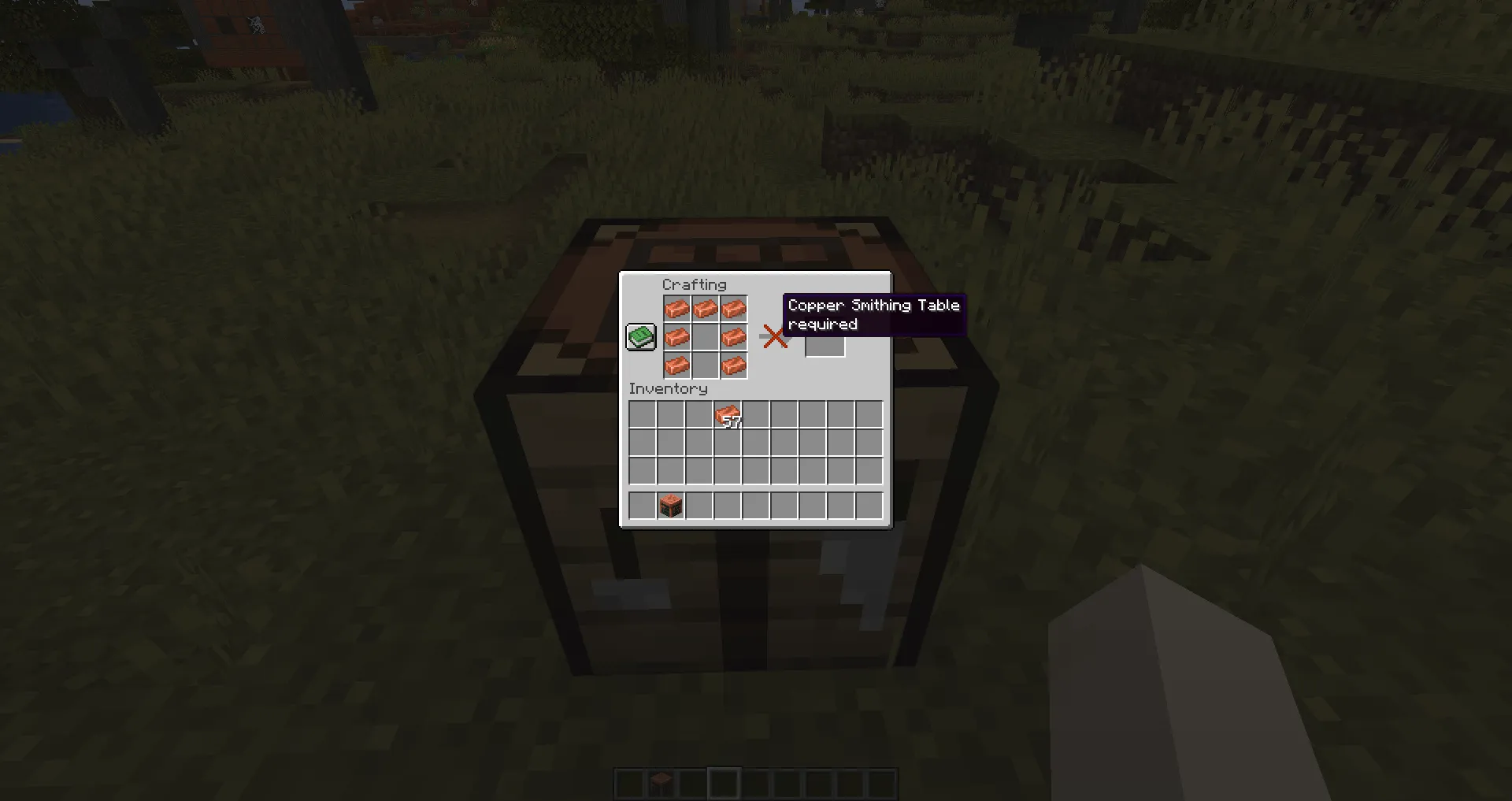Image resolution: width=1512 pixels, height=801 pixels.
Task: Select the top-middle copper ingot
Action: point(706,309)
